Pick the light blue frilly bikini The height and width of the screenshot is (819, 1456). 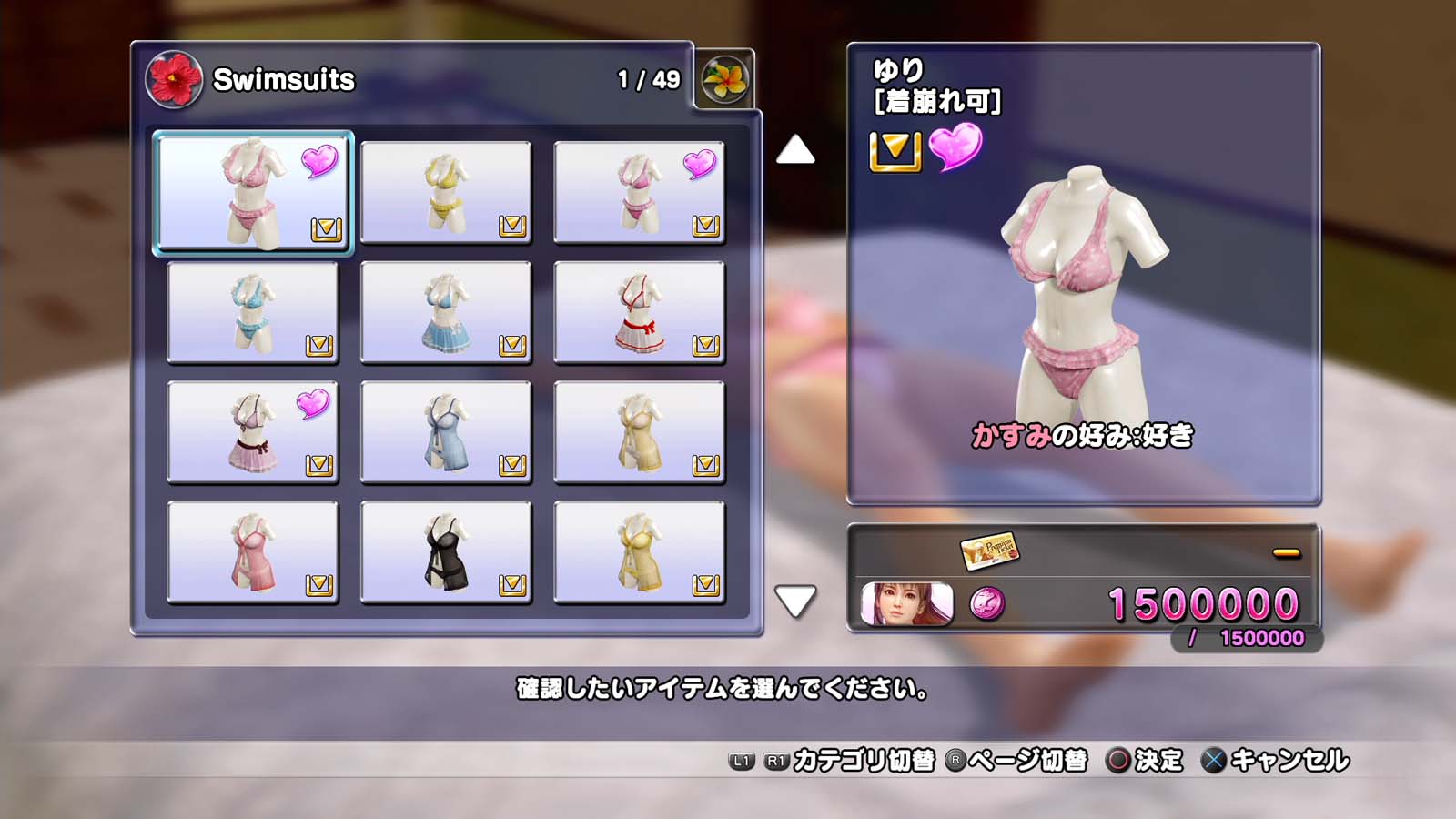(x=252, y=312)
